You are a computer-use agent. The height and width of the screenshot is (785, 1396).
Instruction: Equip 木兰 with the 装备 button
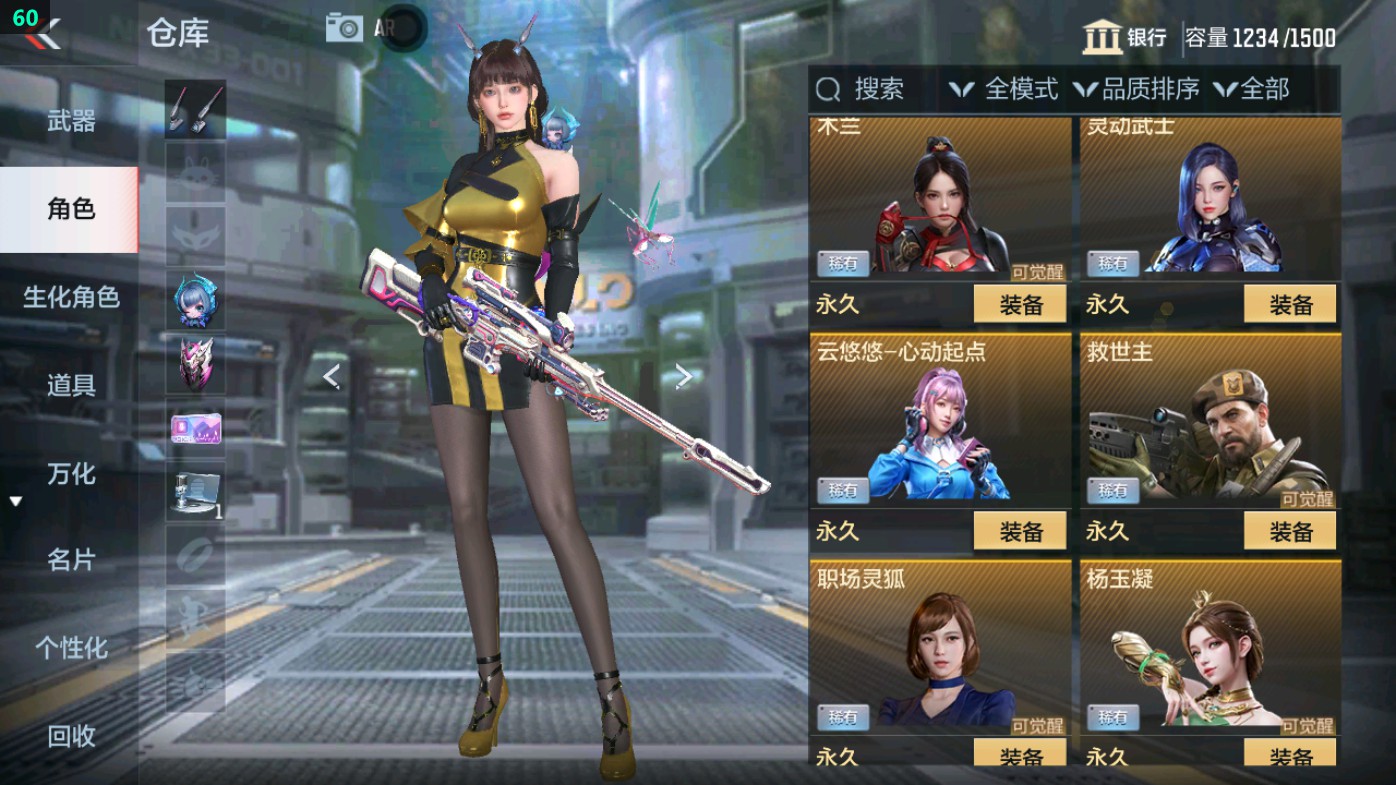point(1019,304)
